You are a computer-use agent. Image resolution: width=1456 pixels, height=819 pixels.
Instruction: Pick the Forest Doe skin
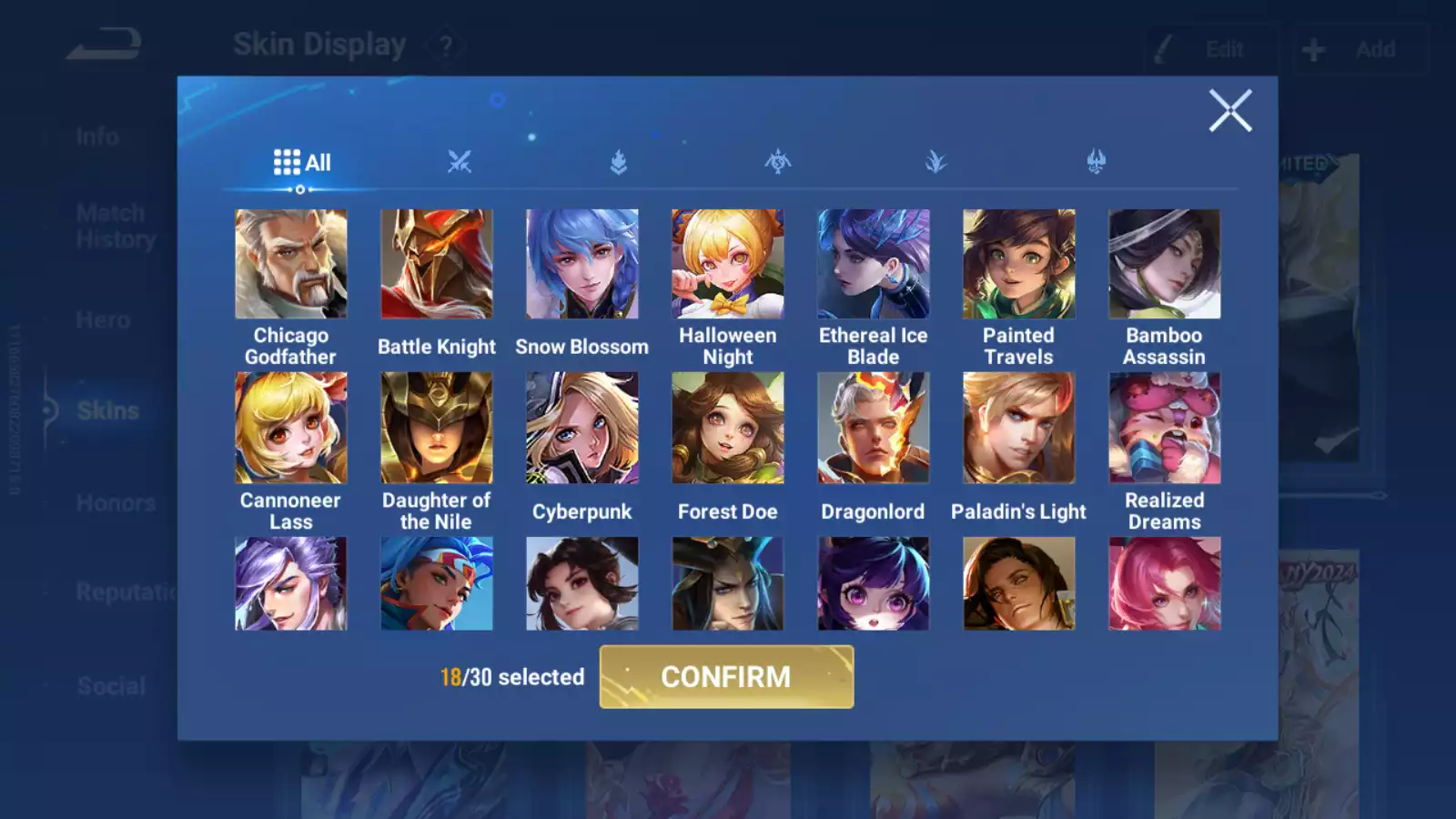pos(728,428)
